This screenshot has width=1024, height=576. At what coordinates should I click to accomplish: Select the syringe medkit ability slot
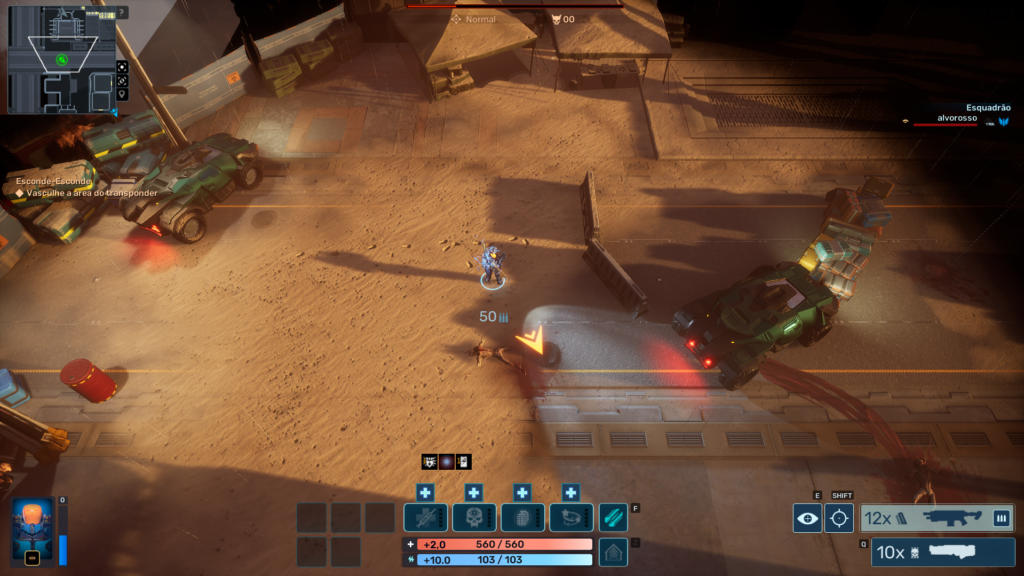(426, 517)
